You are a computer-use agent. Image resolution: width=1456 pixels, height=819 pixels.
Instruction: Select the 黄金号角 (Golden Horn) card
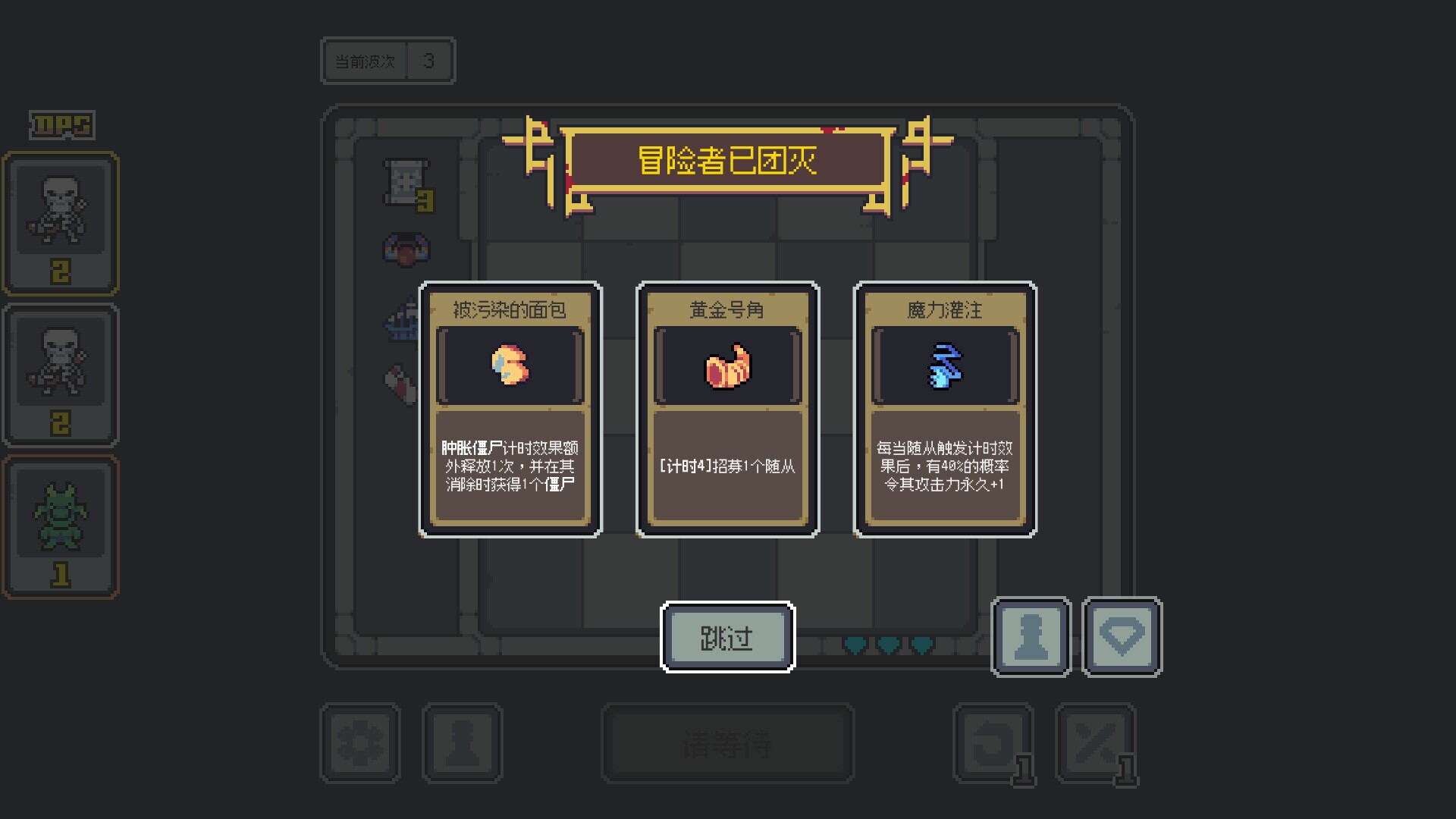(726, 408)
